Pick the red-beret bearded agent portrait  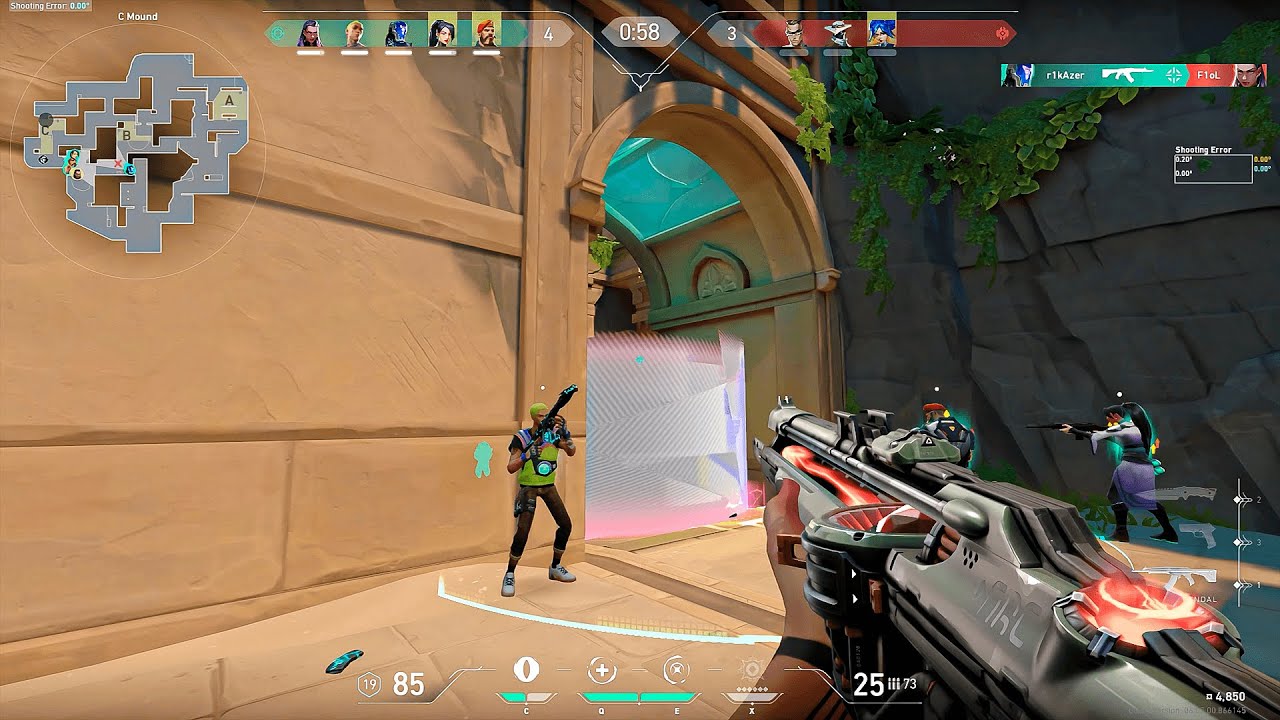click(485, 33)
